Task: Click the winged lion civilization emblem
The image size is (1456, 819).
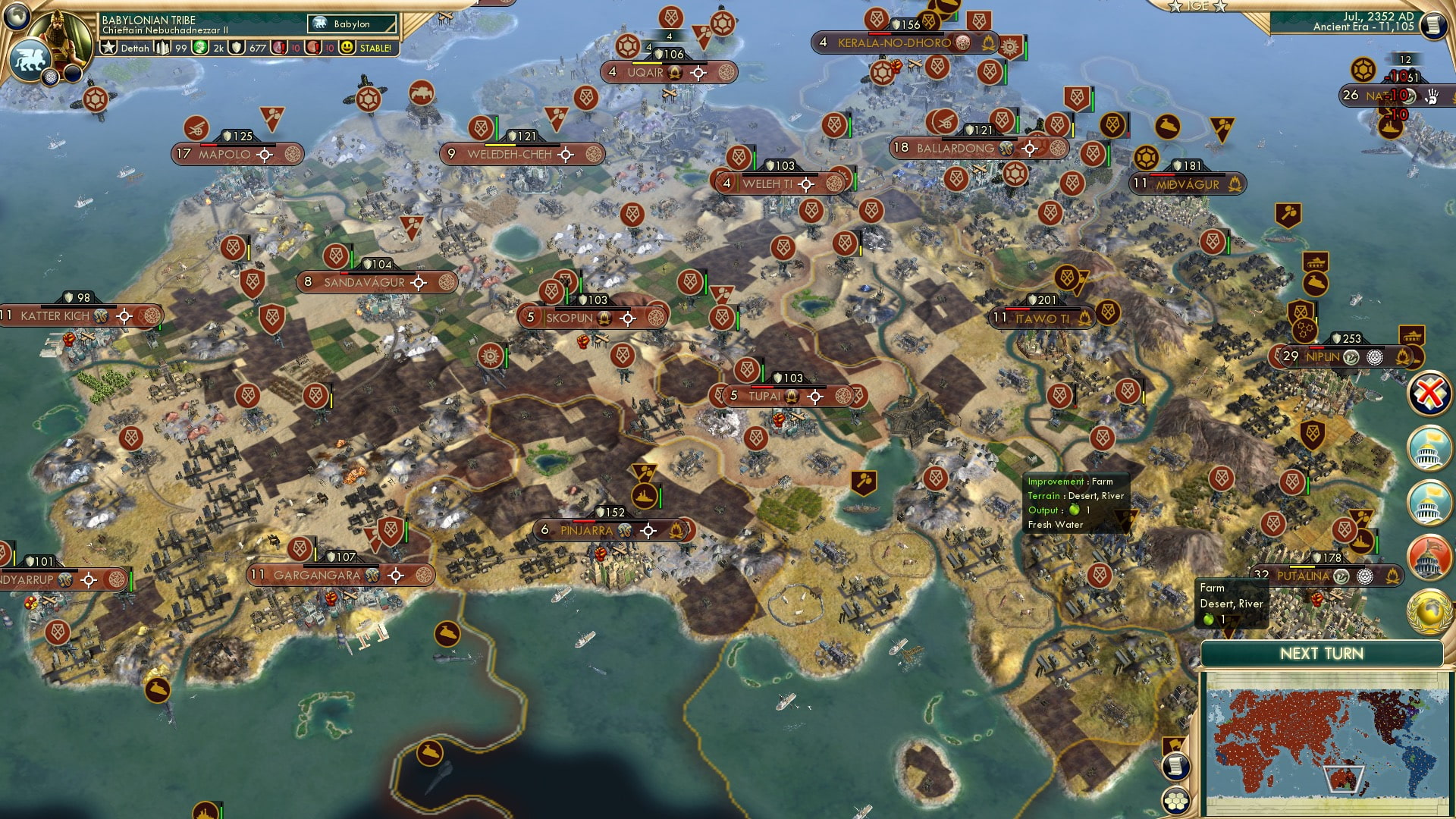Action: [30, 59]
